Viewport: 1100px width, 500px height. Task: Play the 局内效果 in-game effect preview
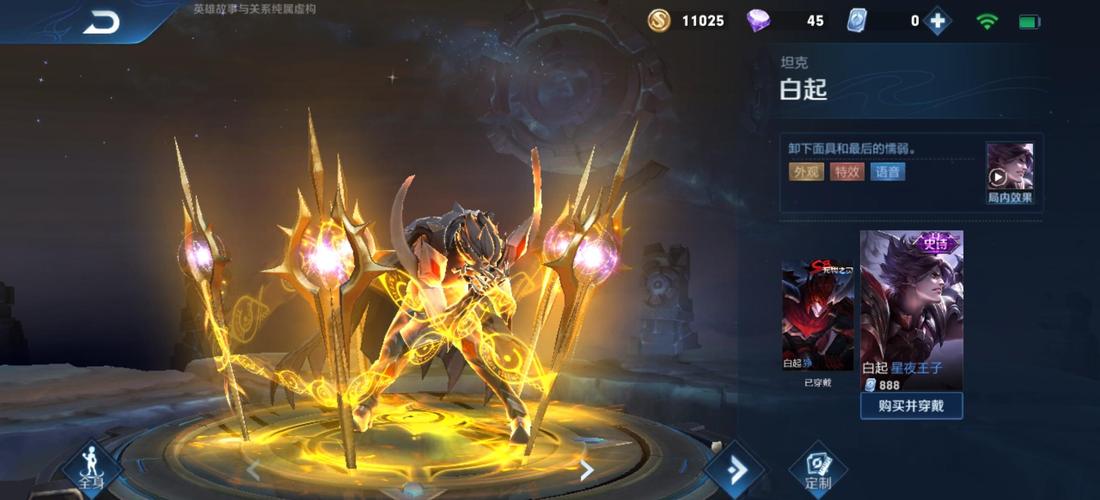[x=1009, y=173]
